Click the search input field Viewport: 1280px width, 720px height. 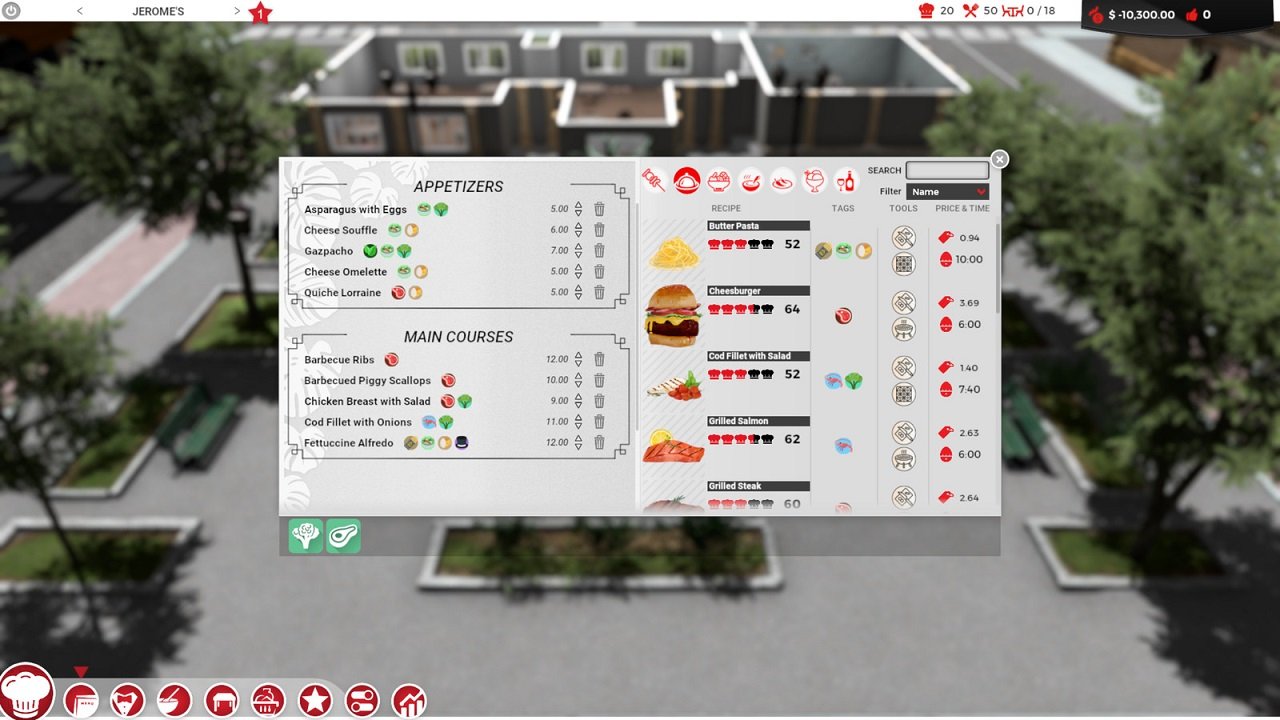click(946, 170)
